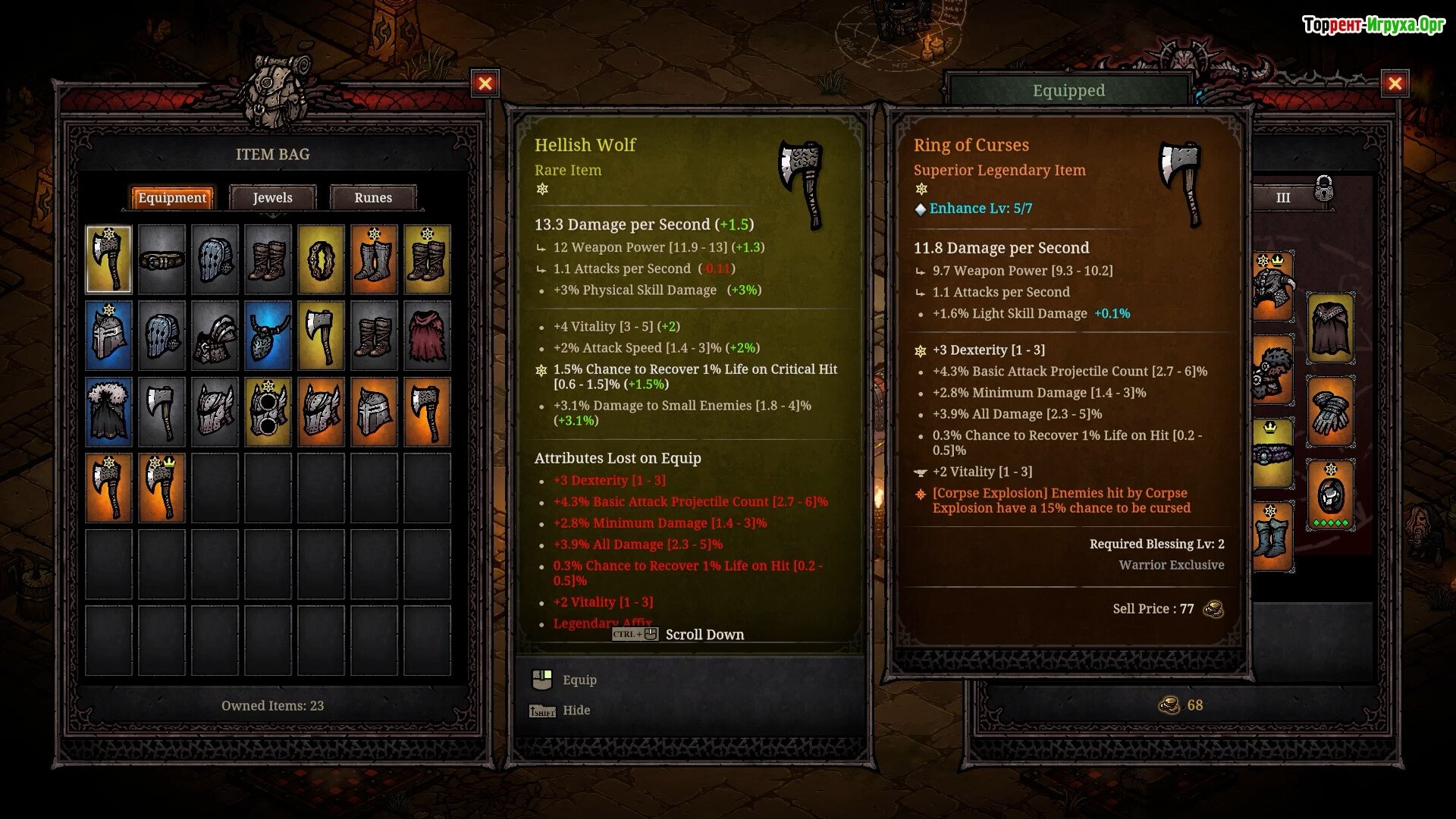Select the equipped gloves slot
The image size is (1456, 819).
(1330, 412)
